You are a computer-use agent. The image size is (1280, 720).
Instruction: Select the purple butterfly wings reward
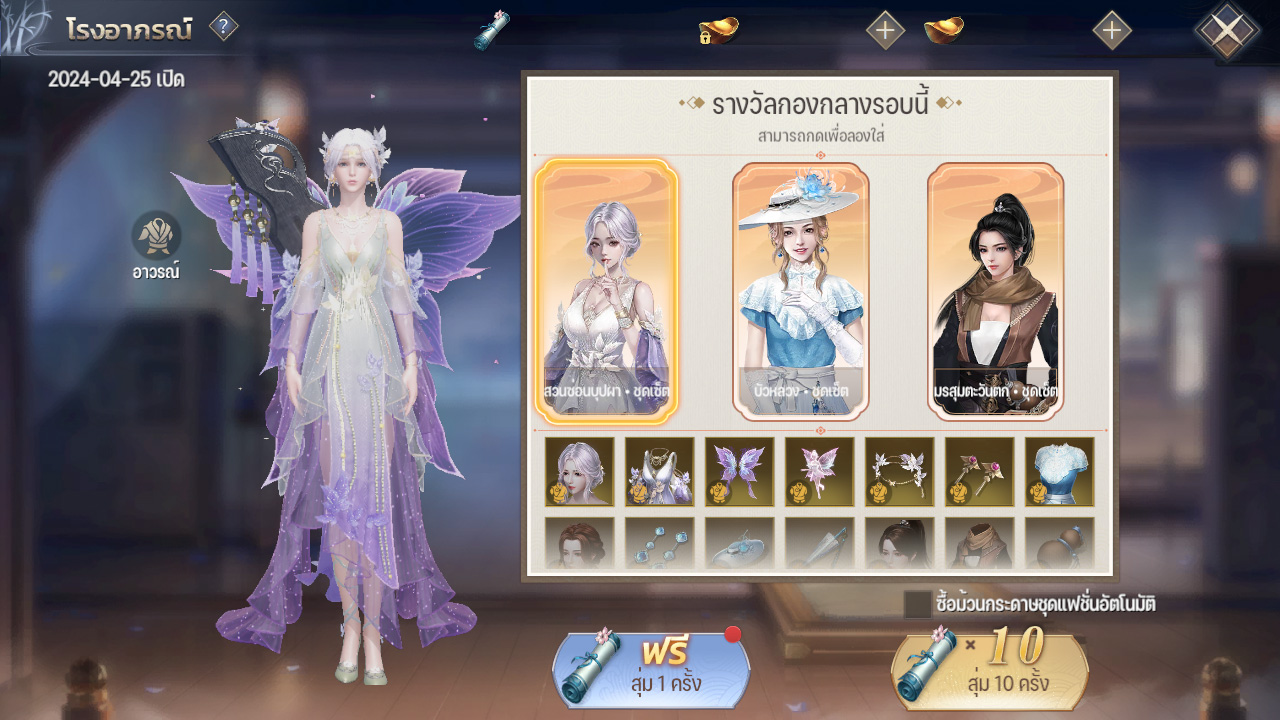(x=740, y=471)
